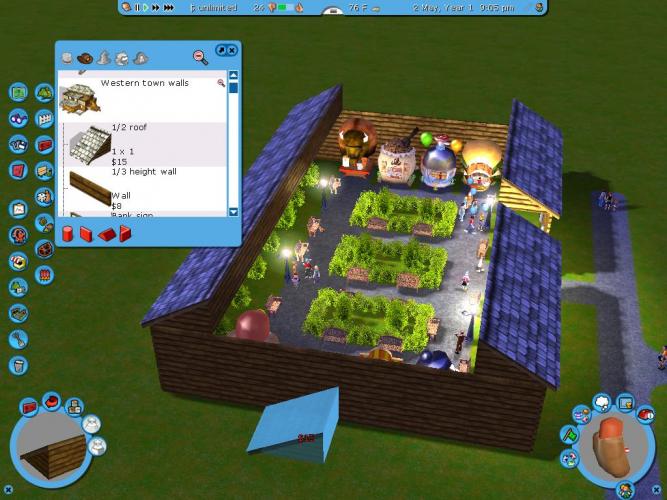This screenshot has height=500, width=667.
Task: Pin the scenery selection window
Action: 221,49
